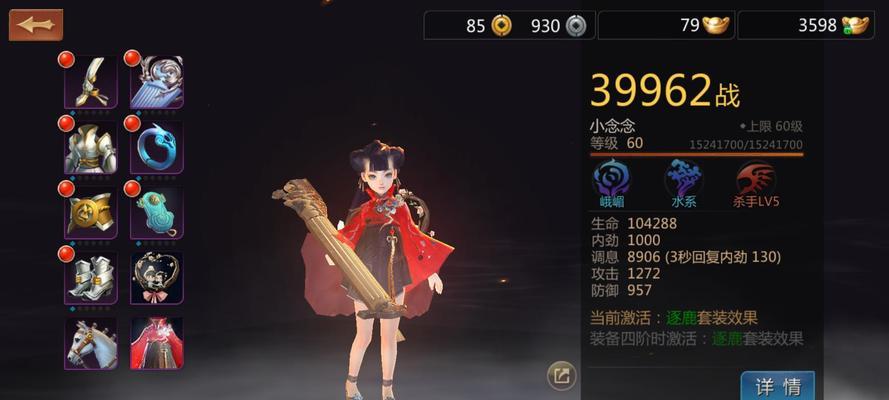Select the silver chest armor slot

[x=91, y=147]
